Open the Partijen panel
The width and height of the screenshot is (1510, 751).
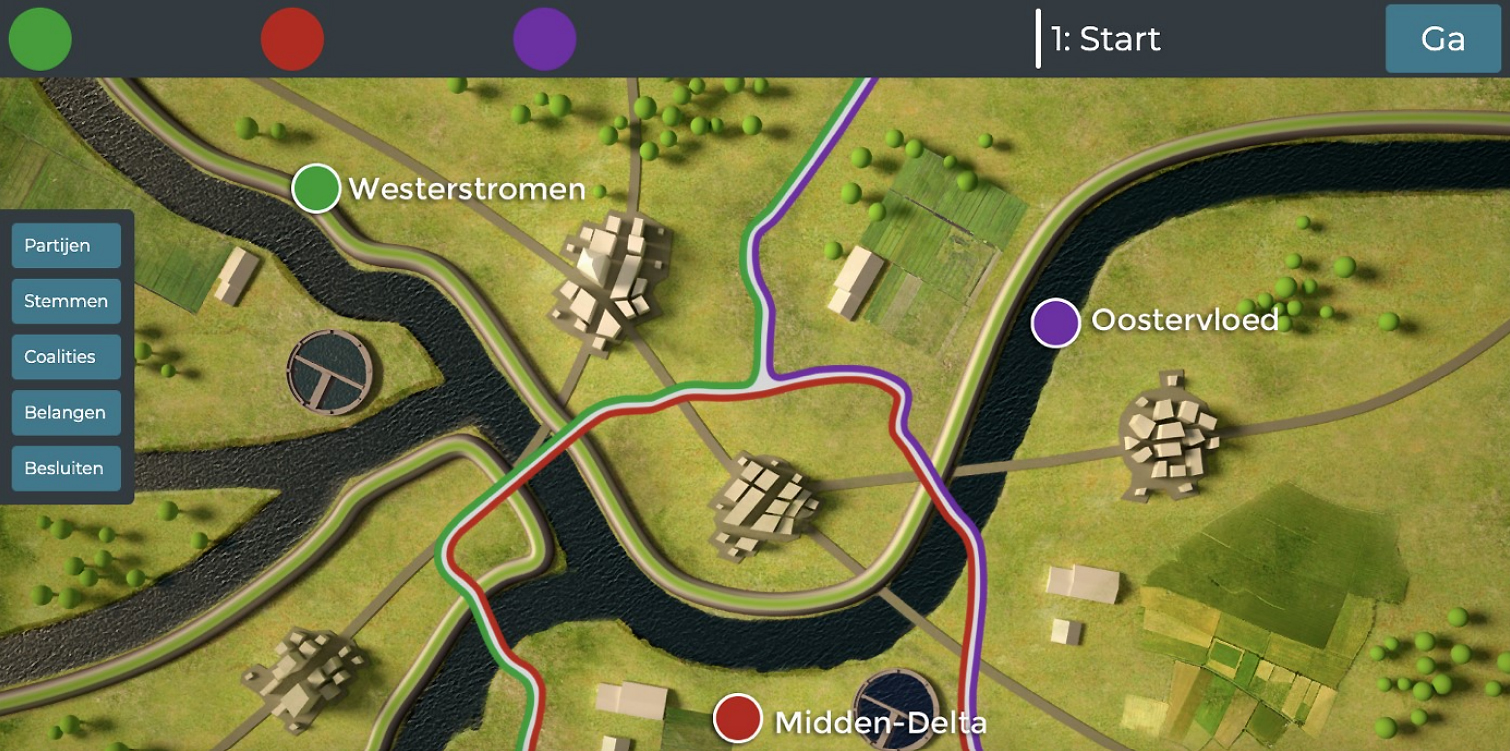(65, 244)
